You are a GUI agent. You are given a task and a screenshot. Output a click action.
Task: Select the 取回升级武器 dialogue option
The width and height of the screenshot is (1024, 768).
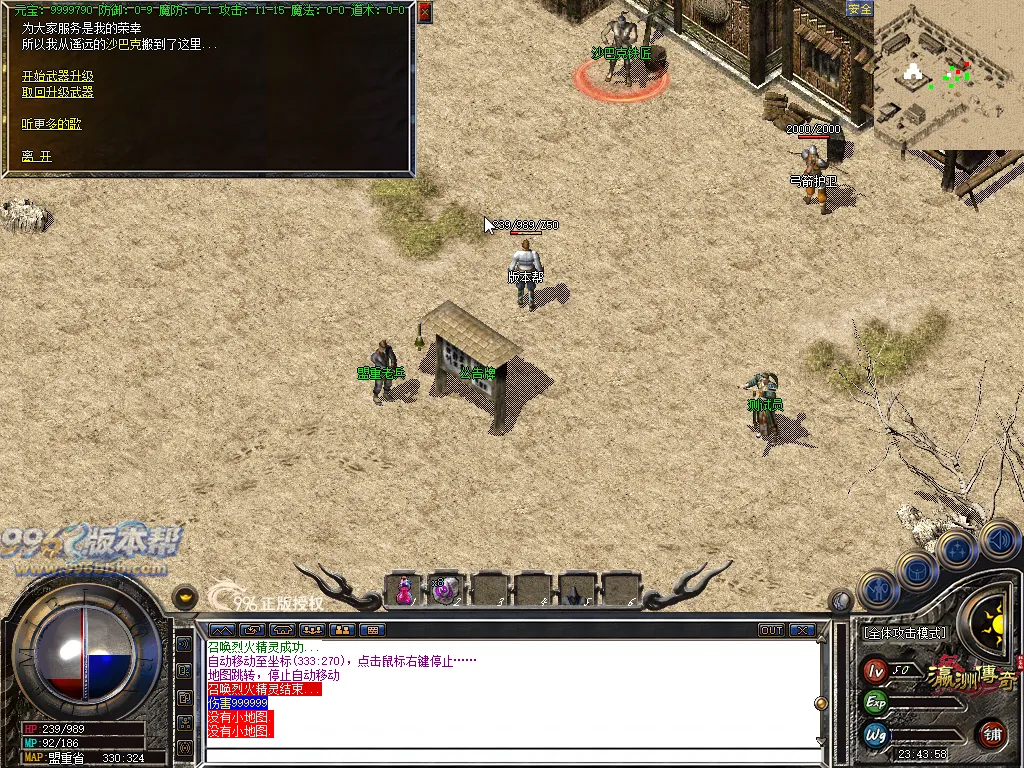pos(58,92)
